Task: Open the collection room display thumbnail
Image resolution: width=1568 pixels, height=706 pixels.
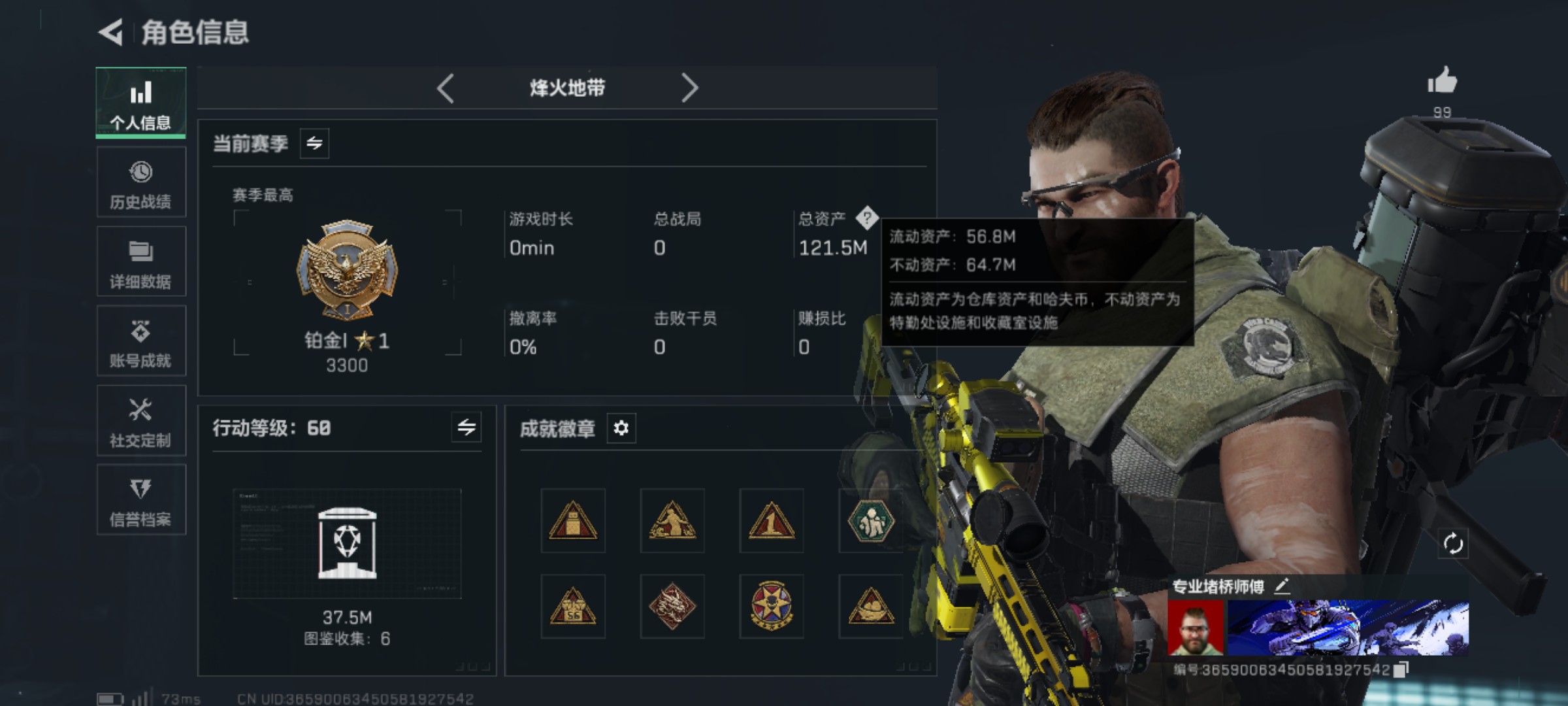Action: point(347,544)
